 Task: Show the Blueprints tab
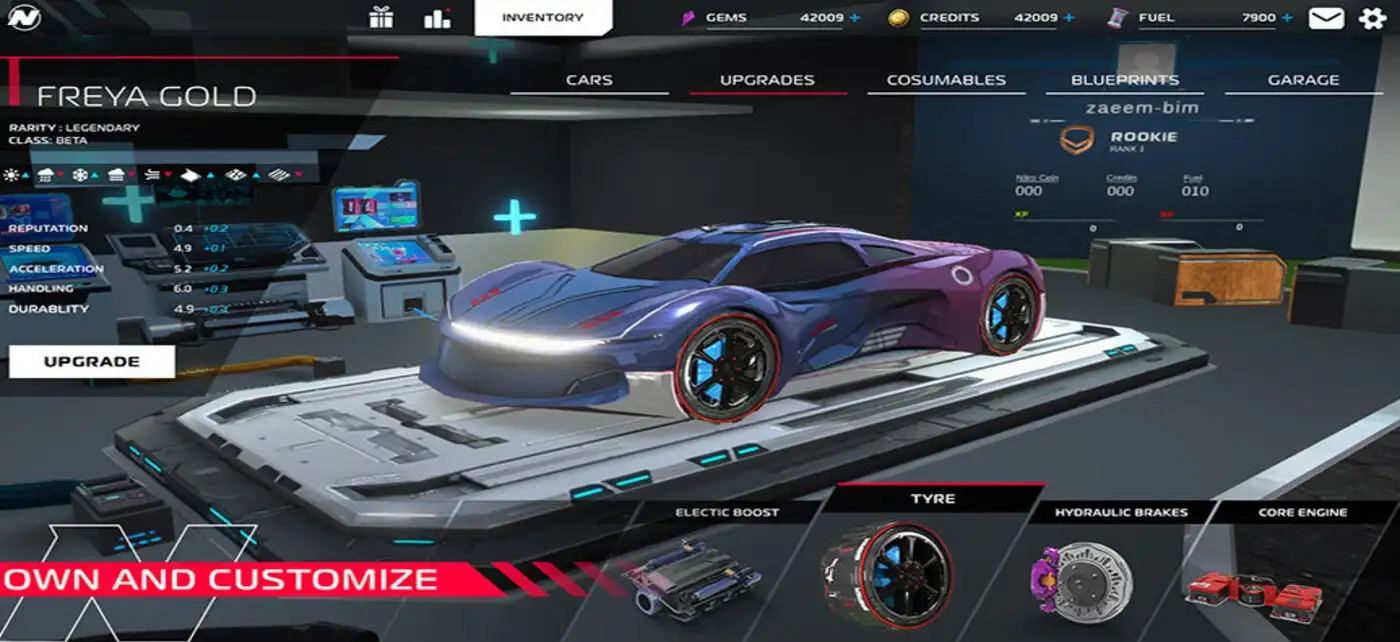click(1125, 80)
